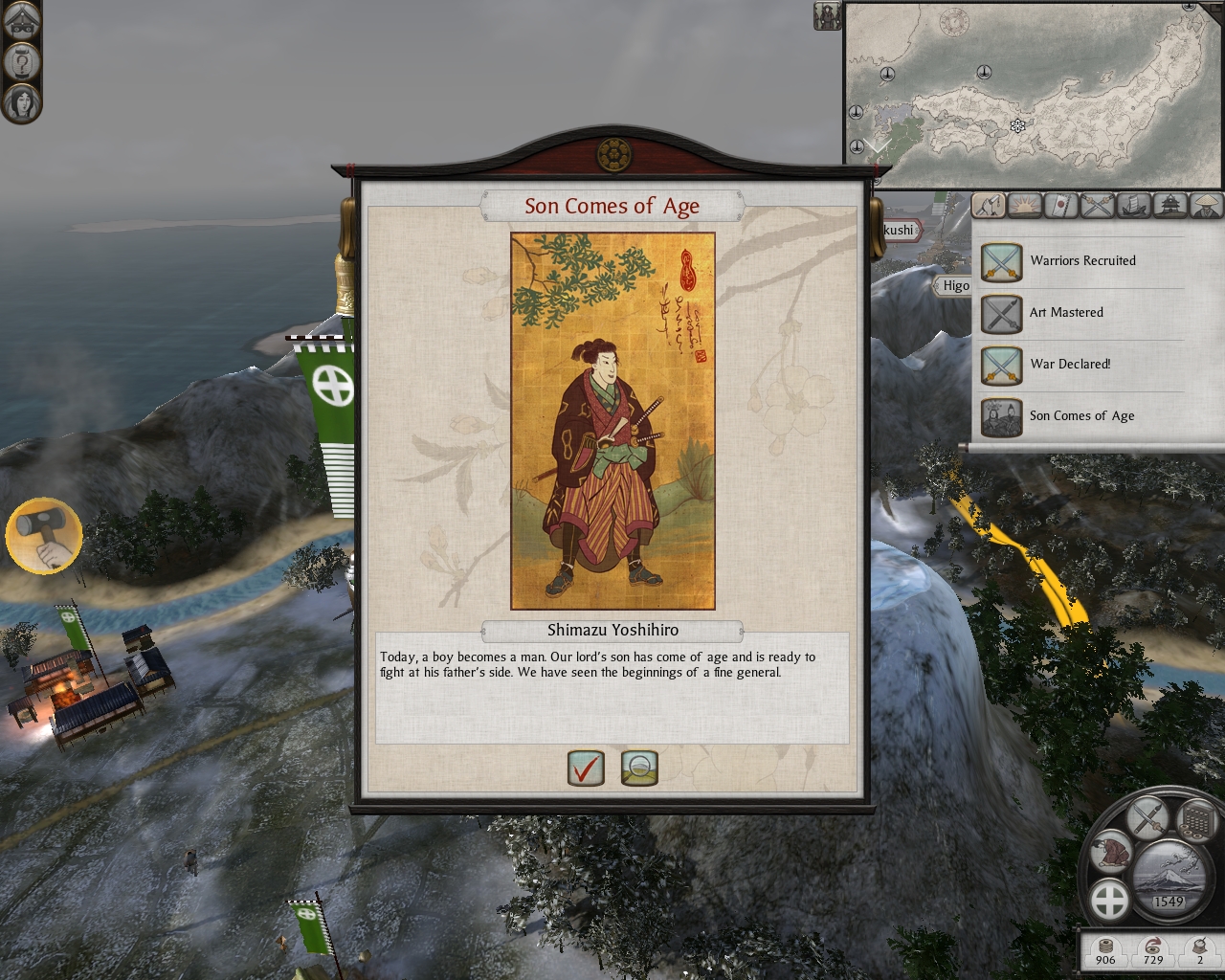This screenshot has height=980, width=1225.
Task: Select the War Declared! event entry
Action: pos(1069,365)
